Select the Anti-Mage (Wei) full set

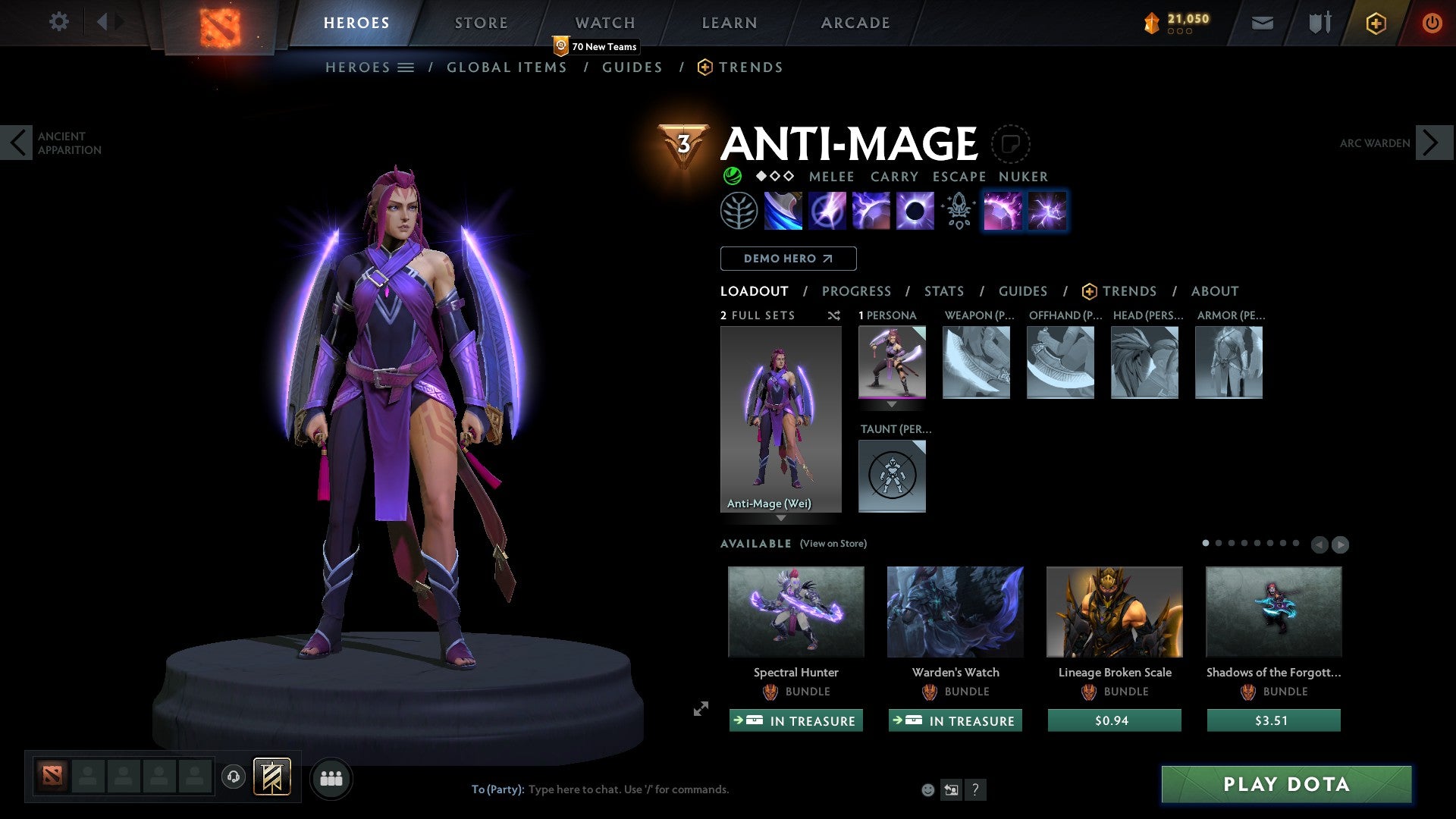[780, 419]
